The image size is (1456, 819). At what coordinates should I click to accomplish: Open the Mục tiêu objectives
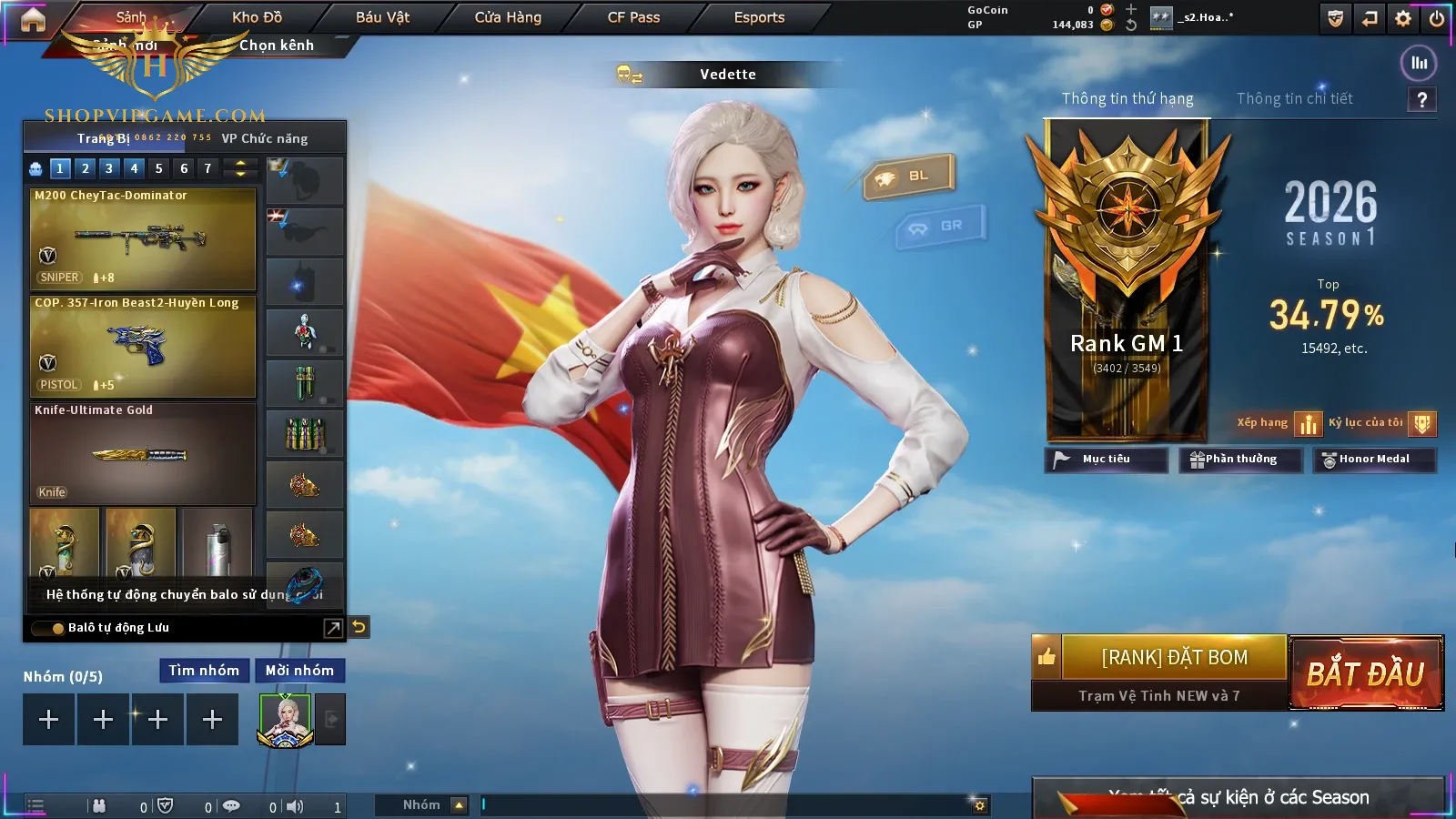(1106, 460)
